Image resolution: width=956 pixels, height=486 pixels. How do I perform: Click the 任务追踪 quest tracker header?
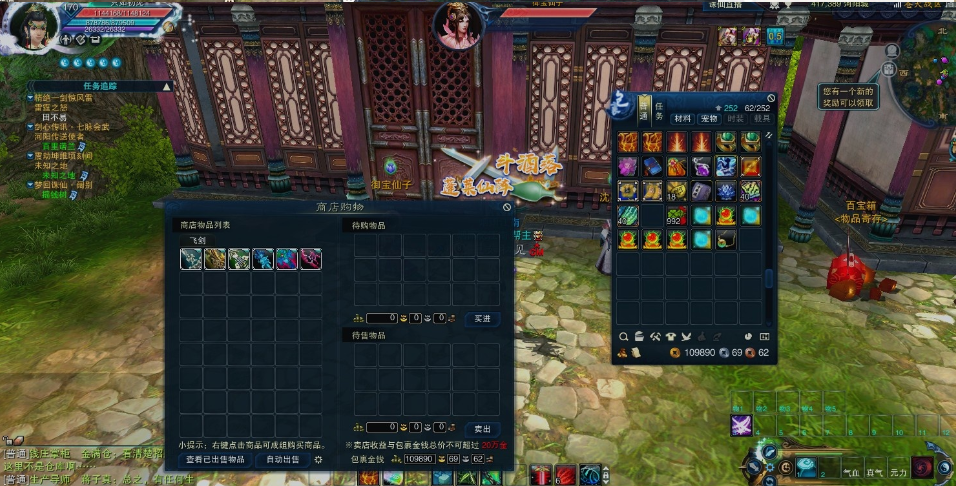(x=98, y=87)
